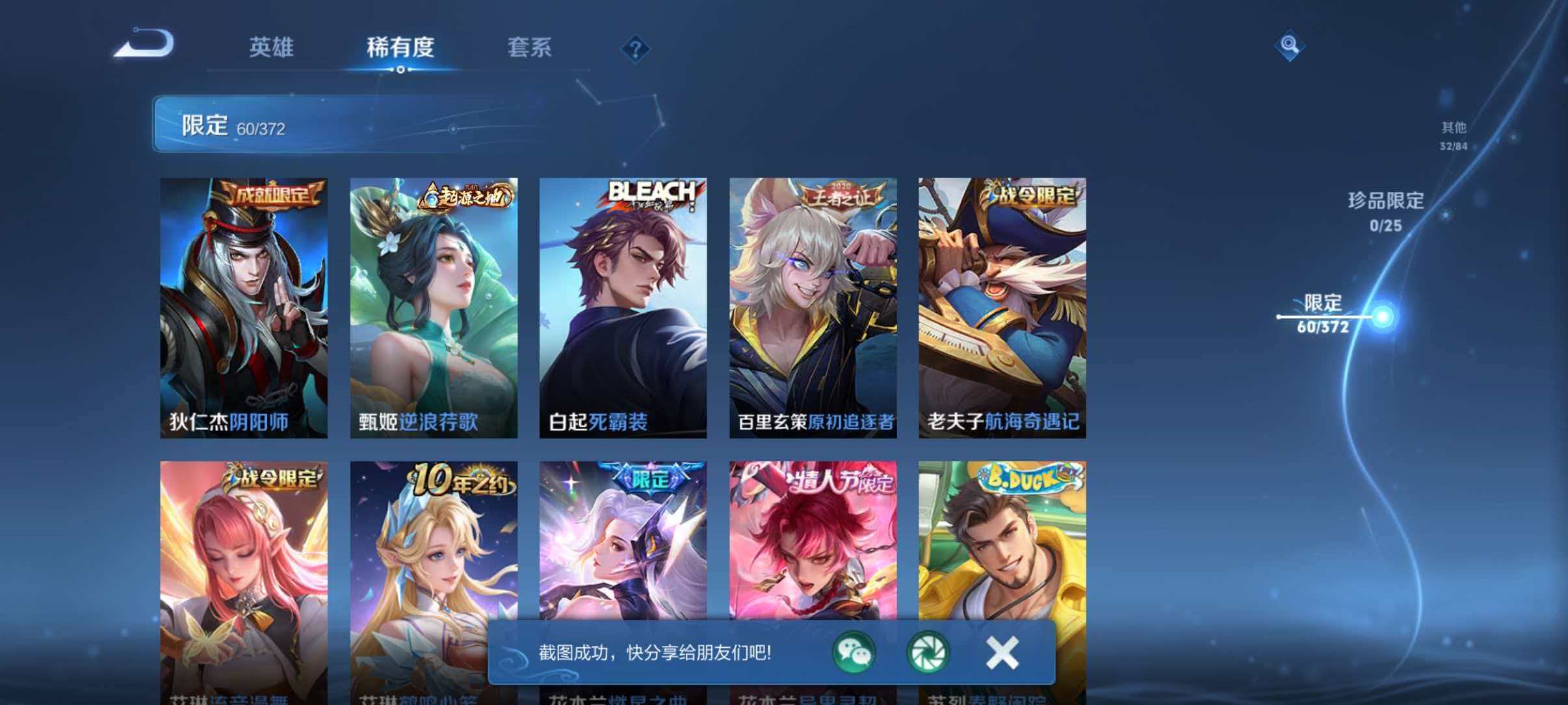Switch to the 英雄 tab
This screenshot has width=1568, height=705.
(x=271, y=47)
